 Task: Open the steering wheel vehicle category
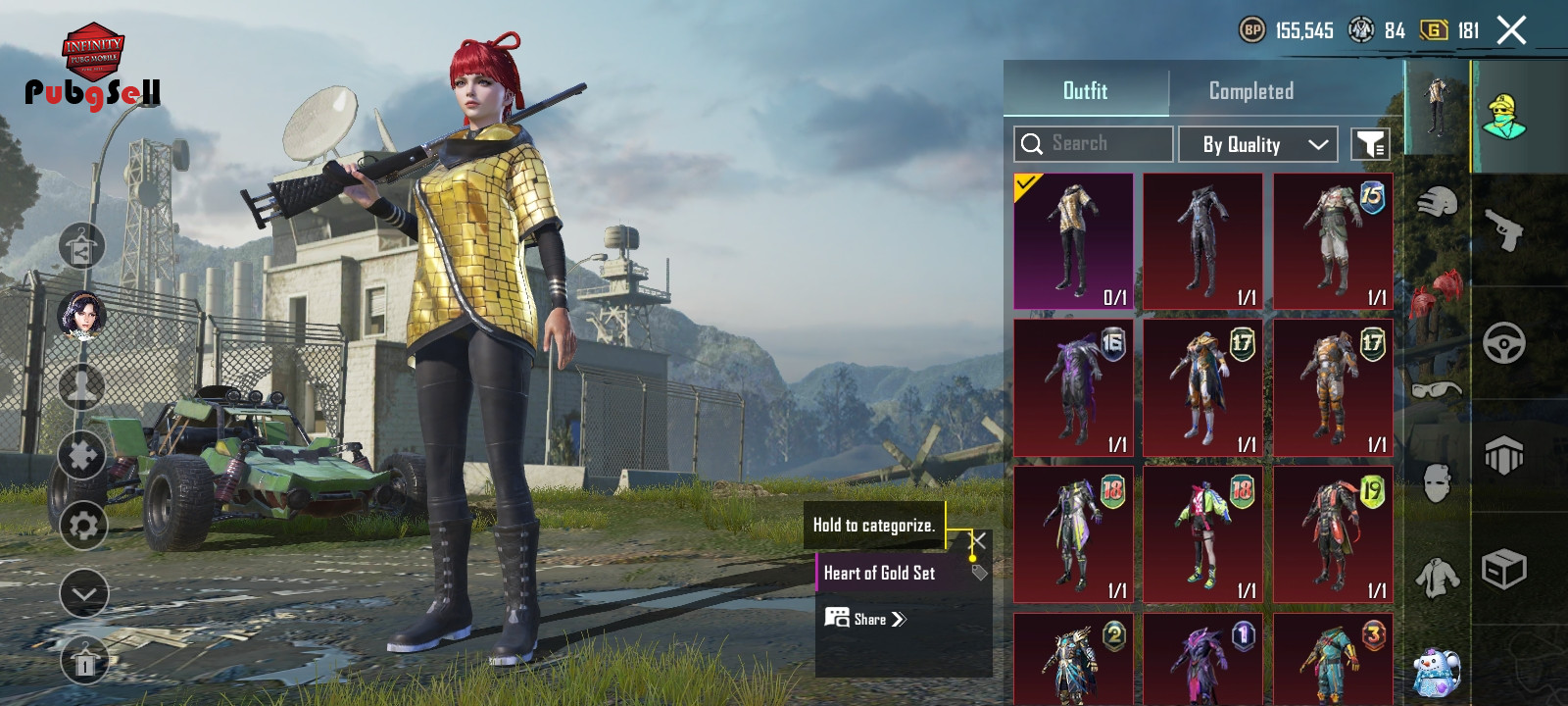pos(1504,343)
